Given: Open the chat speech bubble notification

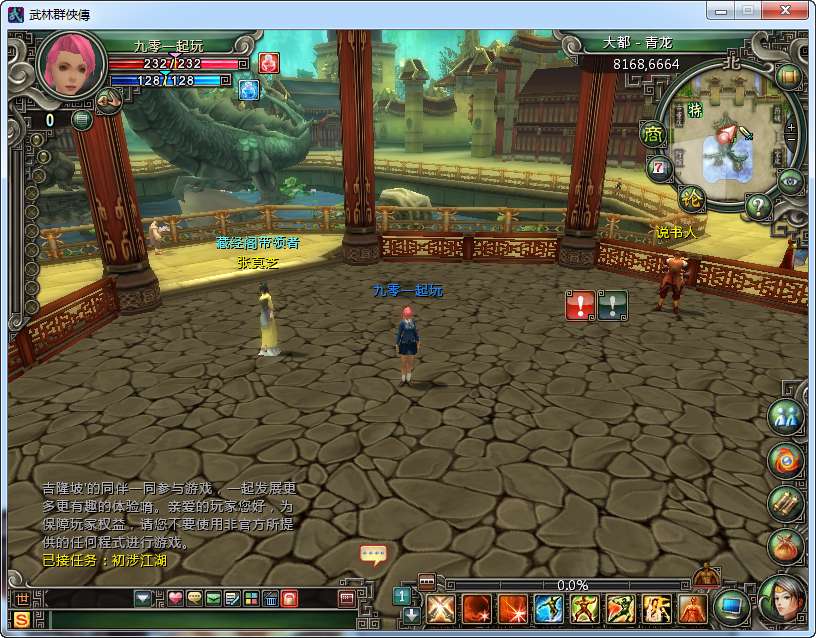Looking at the screenshot, I should [x=373, y=554].
